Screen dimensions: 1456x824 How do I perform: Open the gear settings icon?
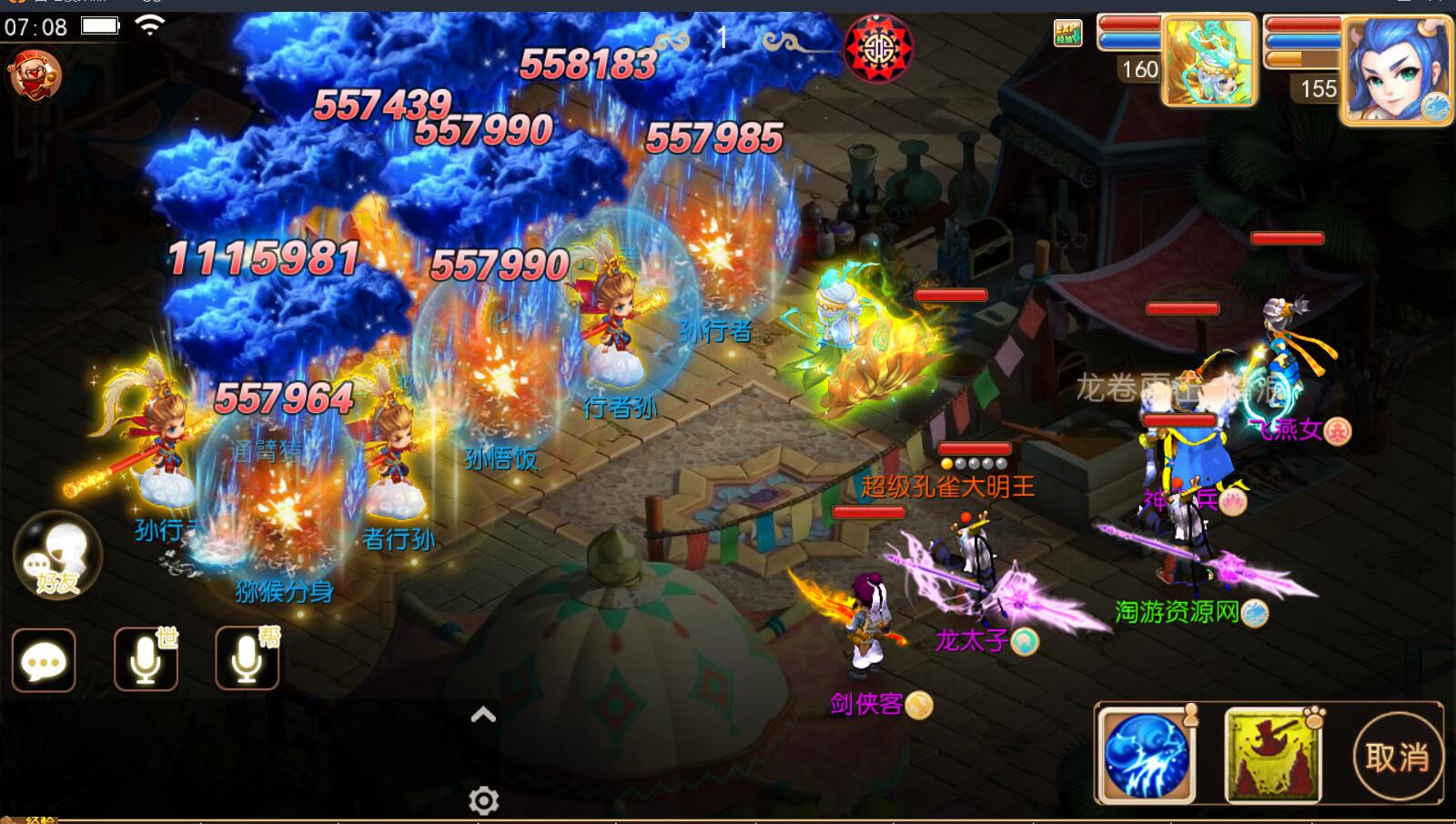tap(483, 800)
